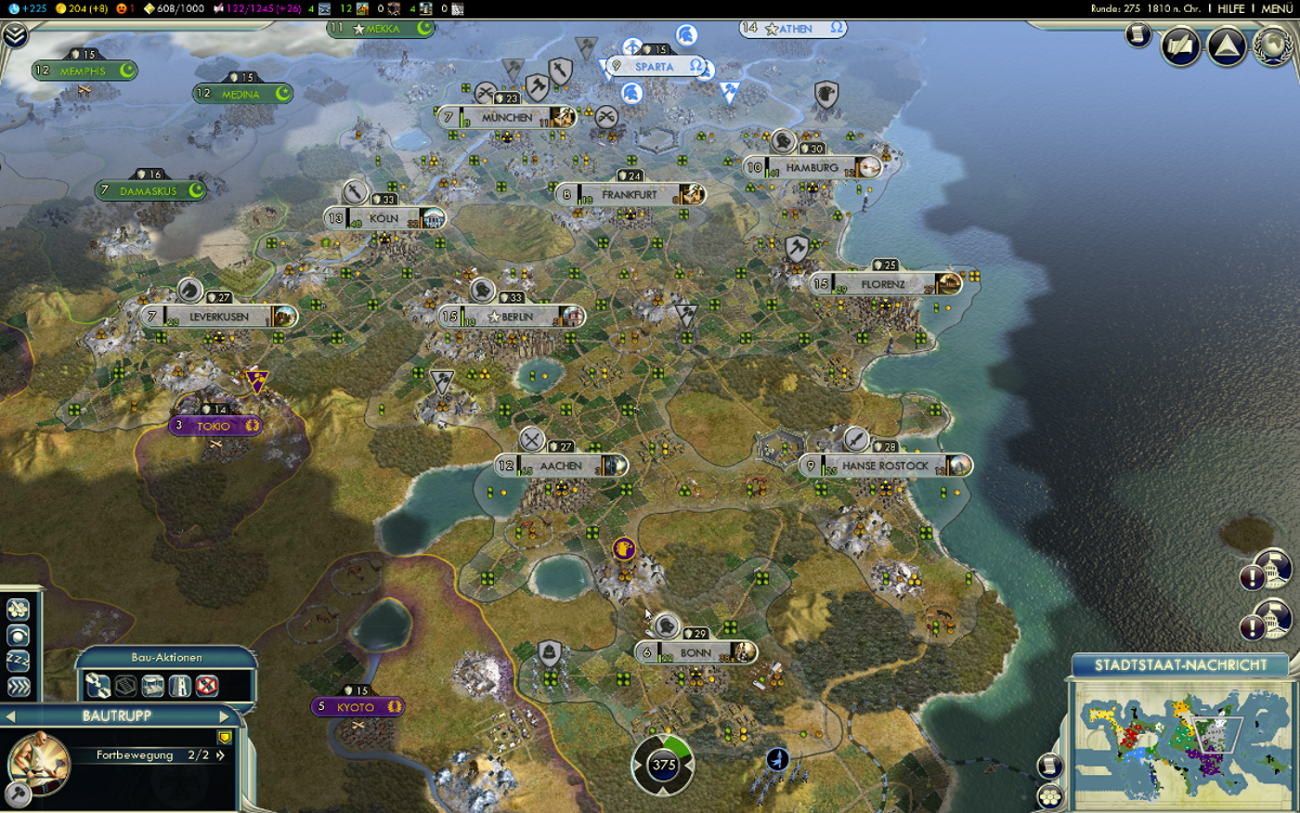Cycle to the next unit with the right arrow
This screenshot has width=1300, height=813.
tap(225, 716)
